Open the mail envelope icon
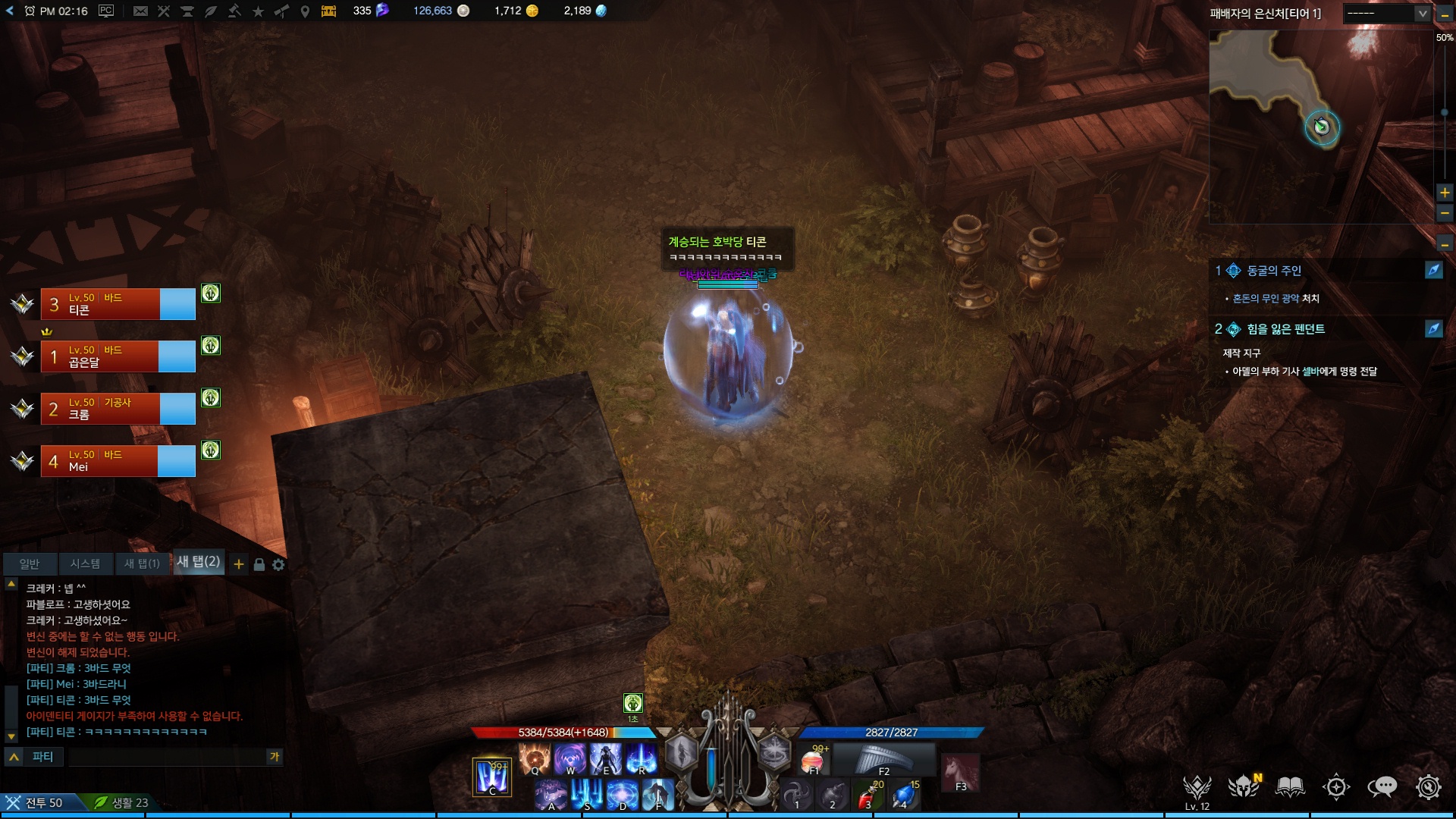The image size is (1456, 819). pos(140,11)
